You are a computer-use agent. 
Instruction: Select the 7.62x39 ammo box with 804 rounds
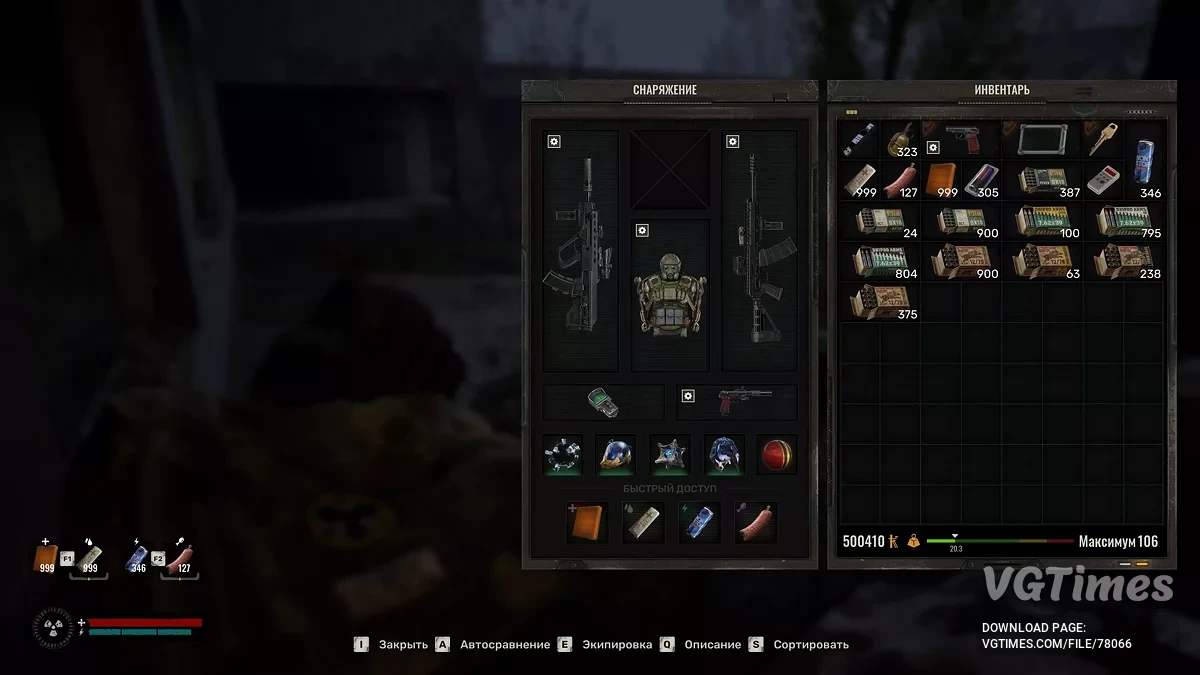pos(879,261)
